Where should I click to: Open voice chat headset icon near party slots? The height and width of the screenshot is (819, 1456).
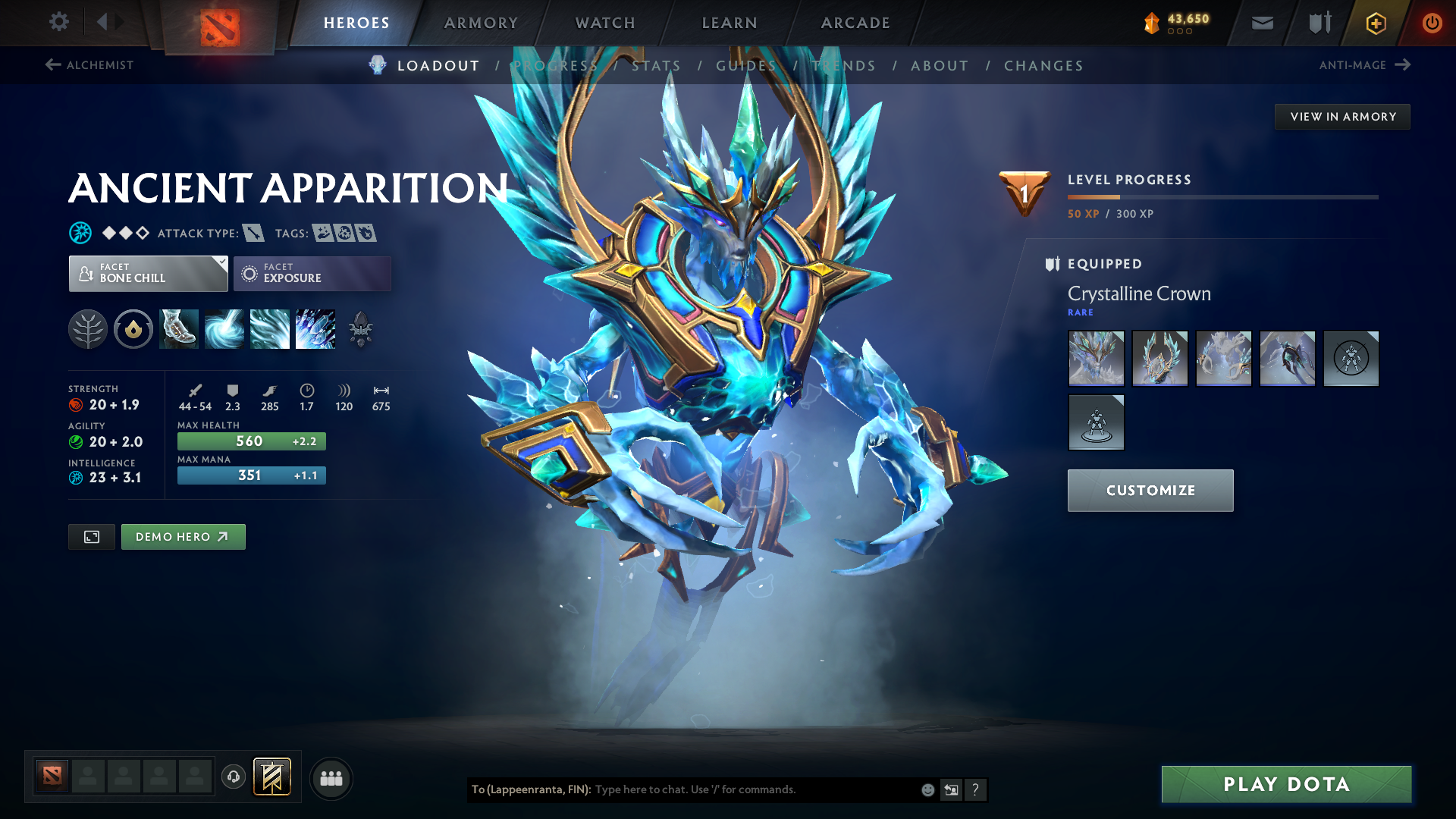[233, 777]
